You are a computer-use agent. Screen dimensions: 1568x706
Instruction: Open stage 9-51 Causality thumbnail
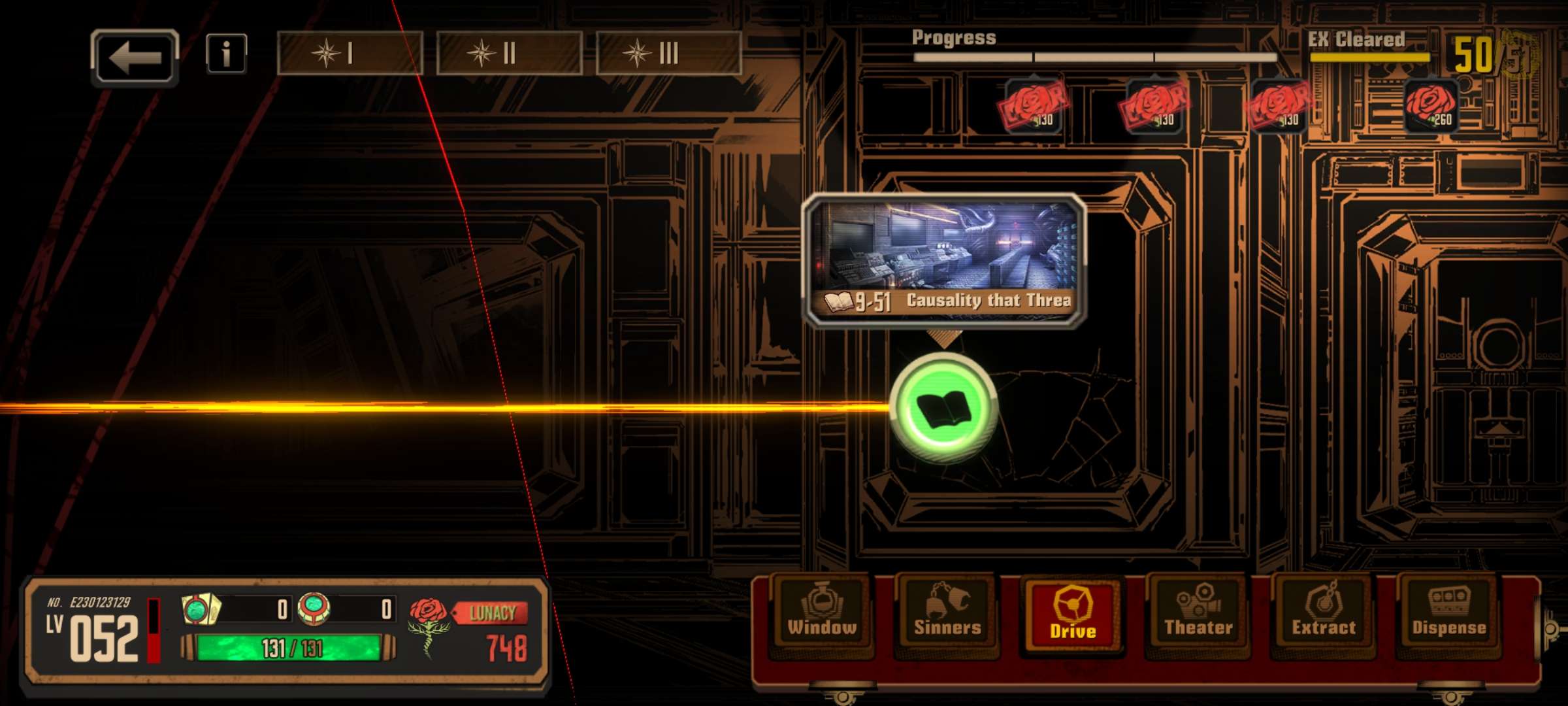tap(944, 260)
